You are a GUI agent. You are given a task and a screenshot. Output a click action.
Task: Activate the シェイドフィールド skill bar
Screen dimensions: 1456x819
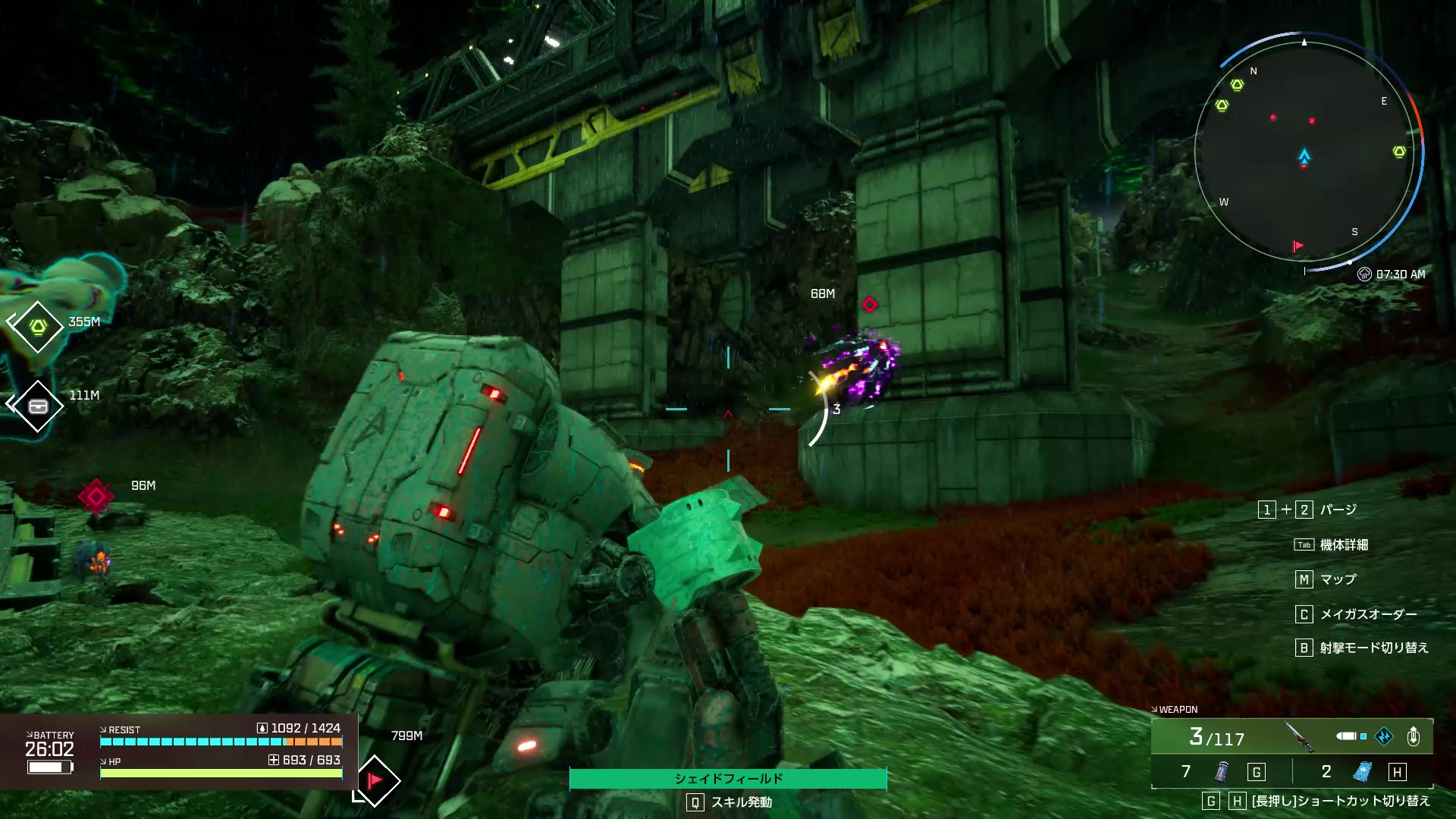tap(727, 779)
